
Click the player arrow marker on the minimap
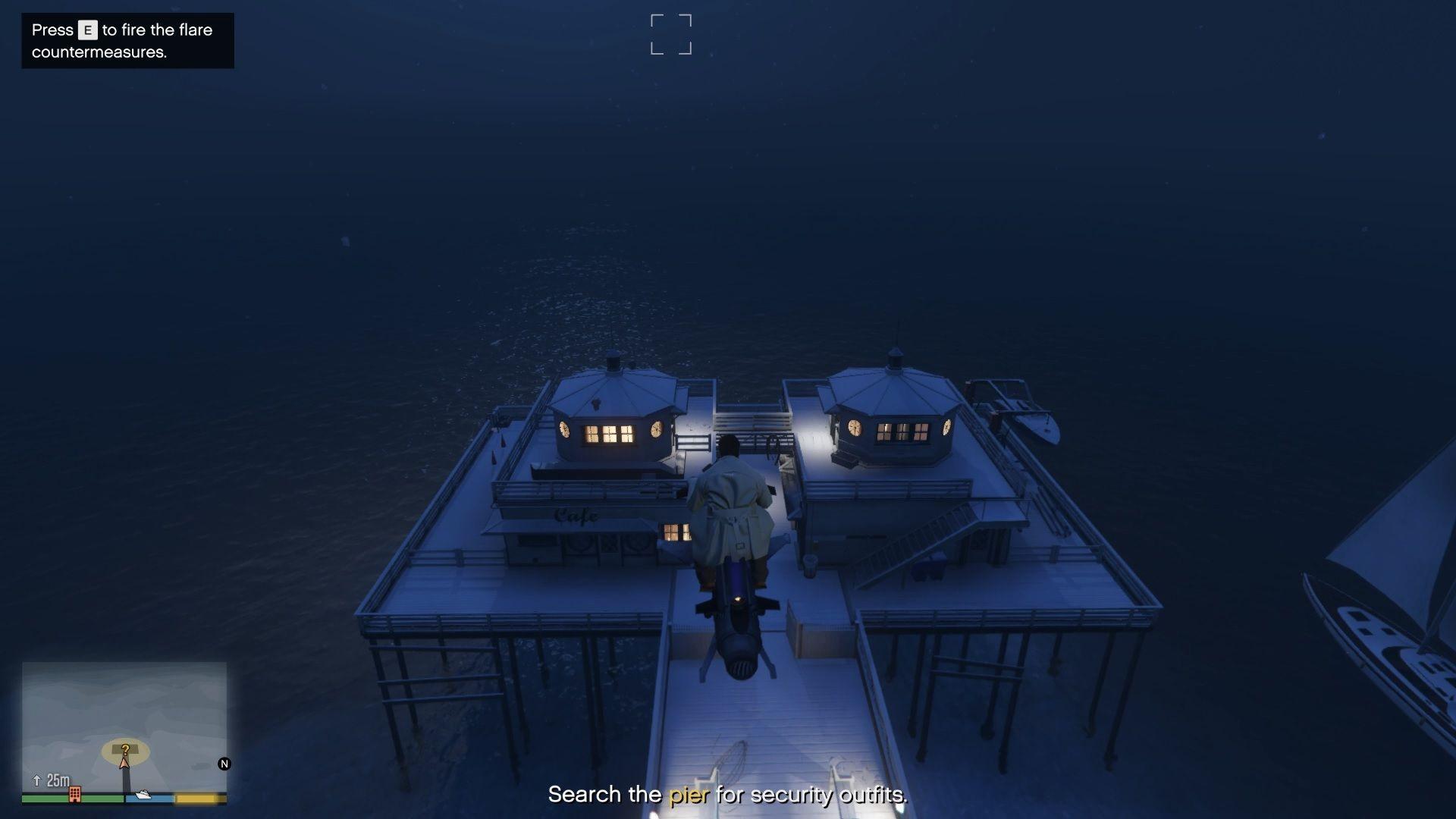click(124, 763)
